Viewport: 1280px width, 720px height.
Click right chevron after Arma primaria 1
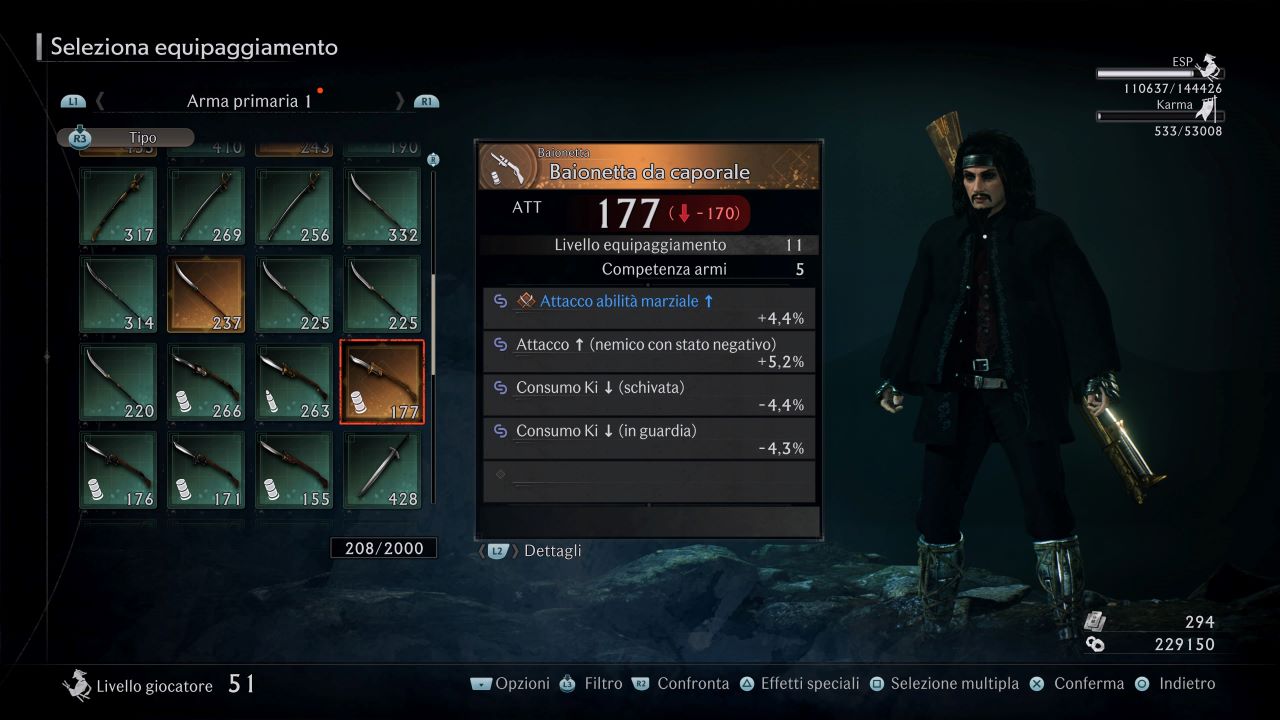pyautogui.click(x=400, y=100)
